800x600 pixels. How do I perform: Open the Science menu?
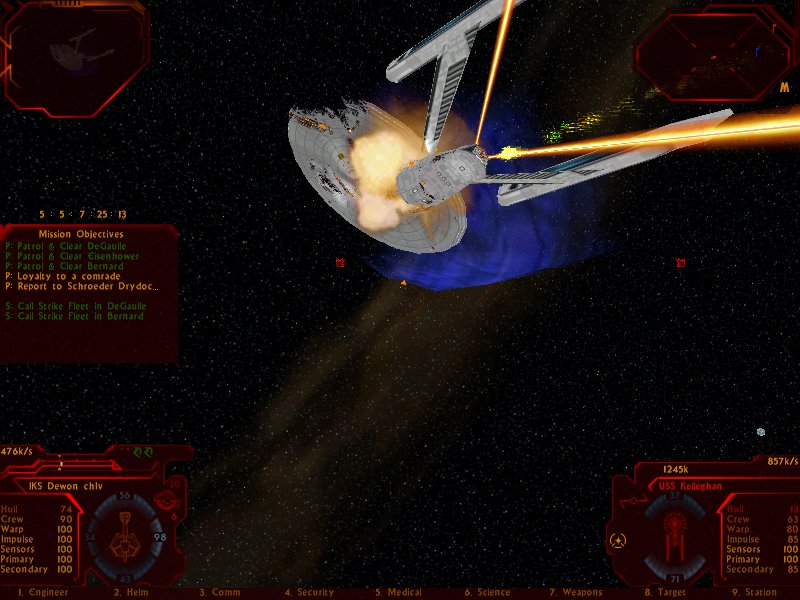pos(487,593)
